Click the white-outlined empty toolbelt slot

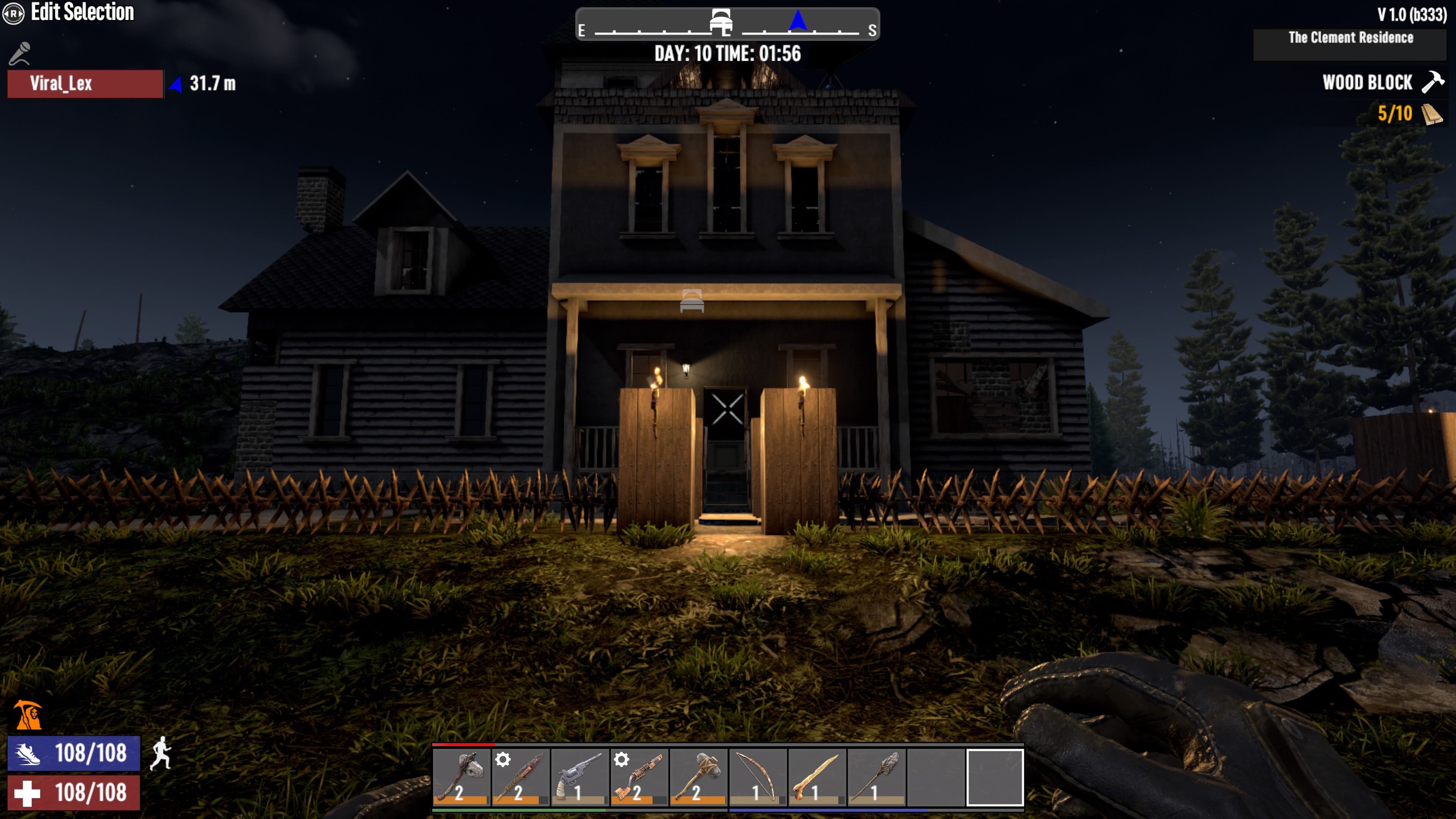995,777
